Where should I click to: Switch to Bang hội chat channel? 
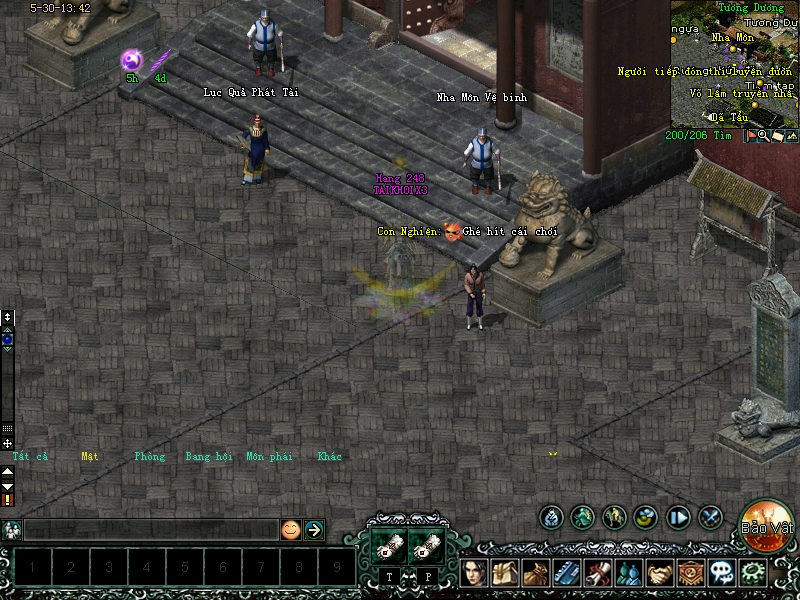click(208, 457)
